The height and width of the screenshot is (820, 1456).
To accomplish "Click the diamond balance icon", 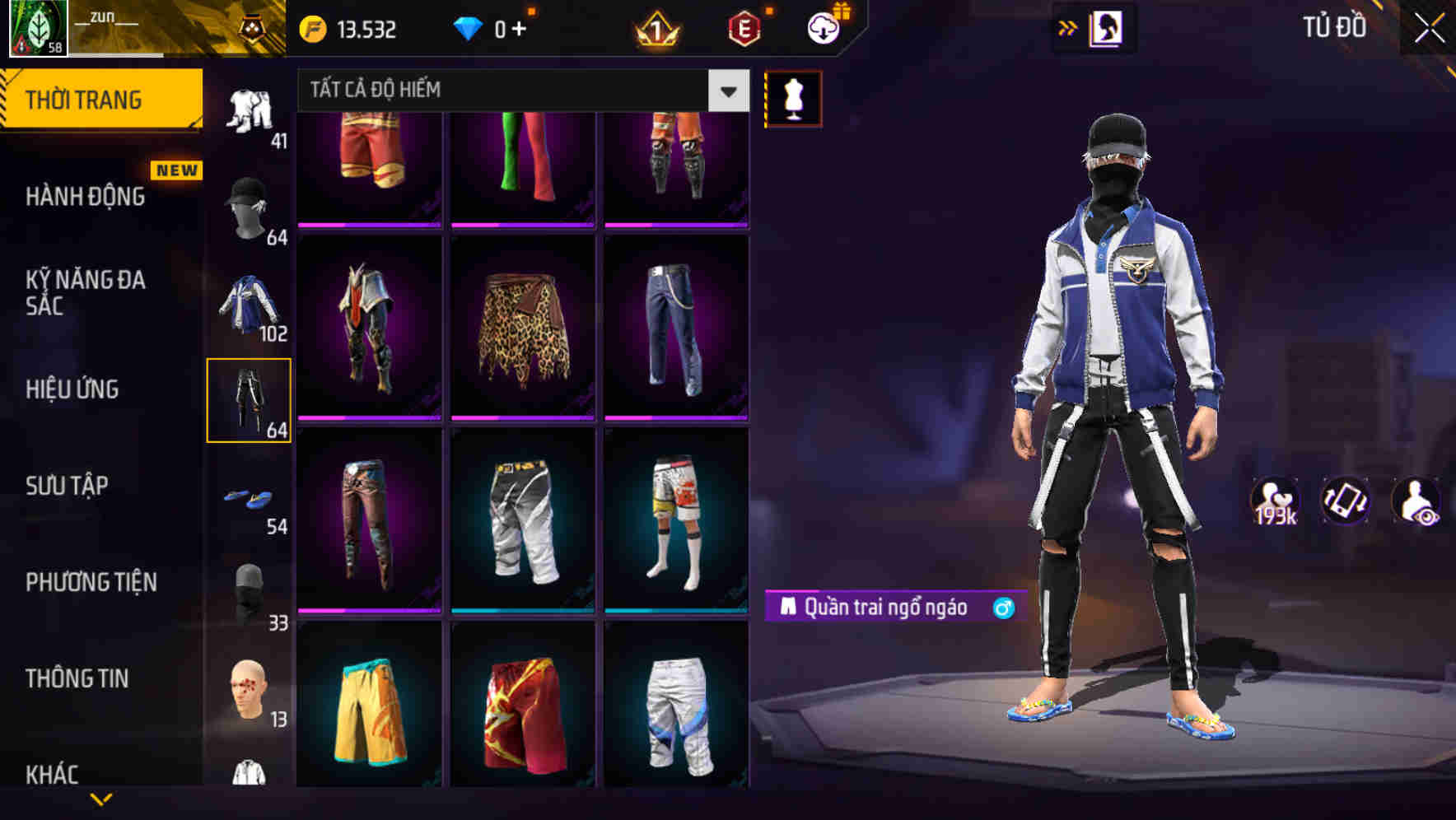I will tap(469, 27).
